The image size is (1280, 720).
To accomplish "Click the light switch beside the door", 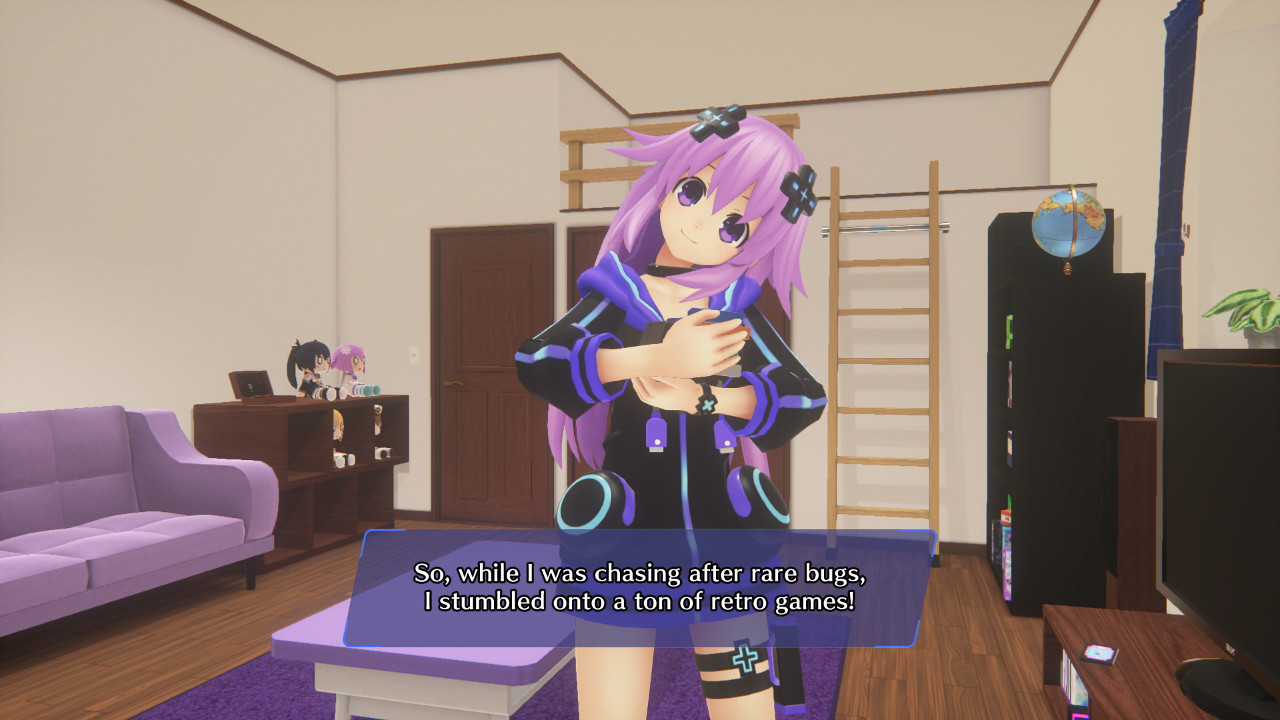I will click(413, 353).
